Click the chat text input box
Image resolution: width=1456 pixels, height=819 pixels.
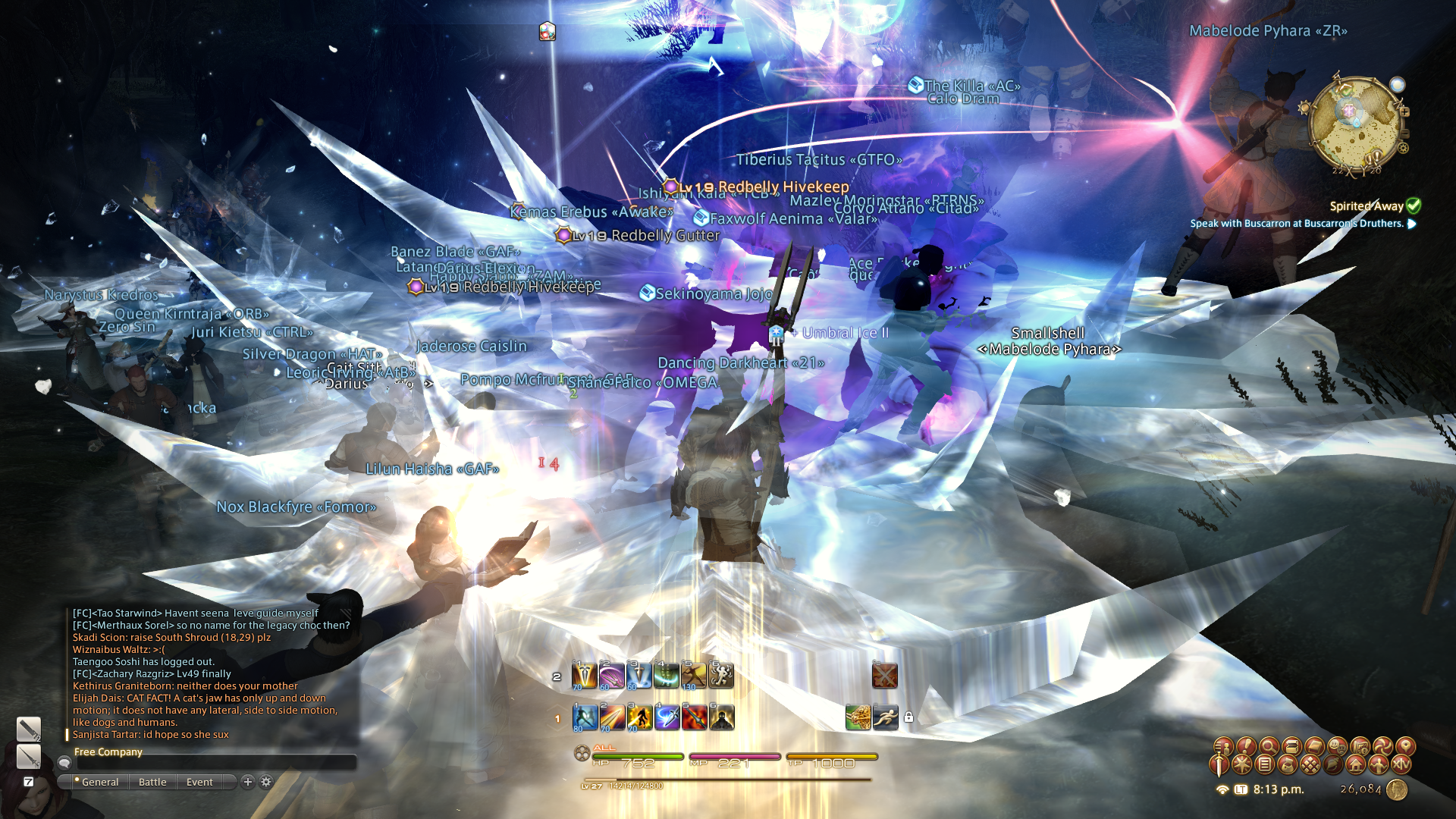pos(216,763)
